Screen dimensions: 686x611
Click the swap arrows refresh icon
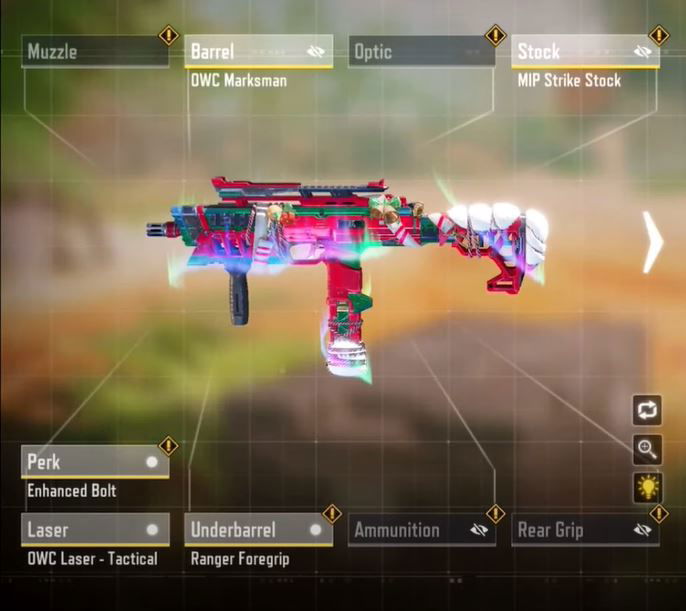coord(647,410)
